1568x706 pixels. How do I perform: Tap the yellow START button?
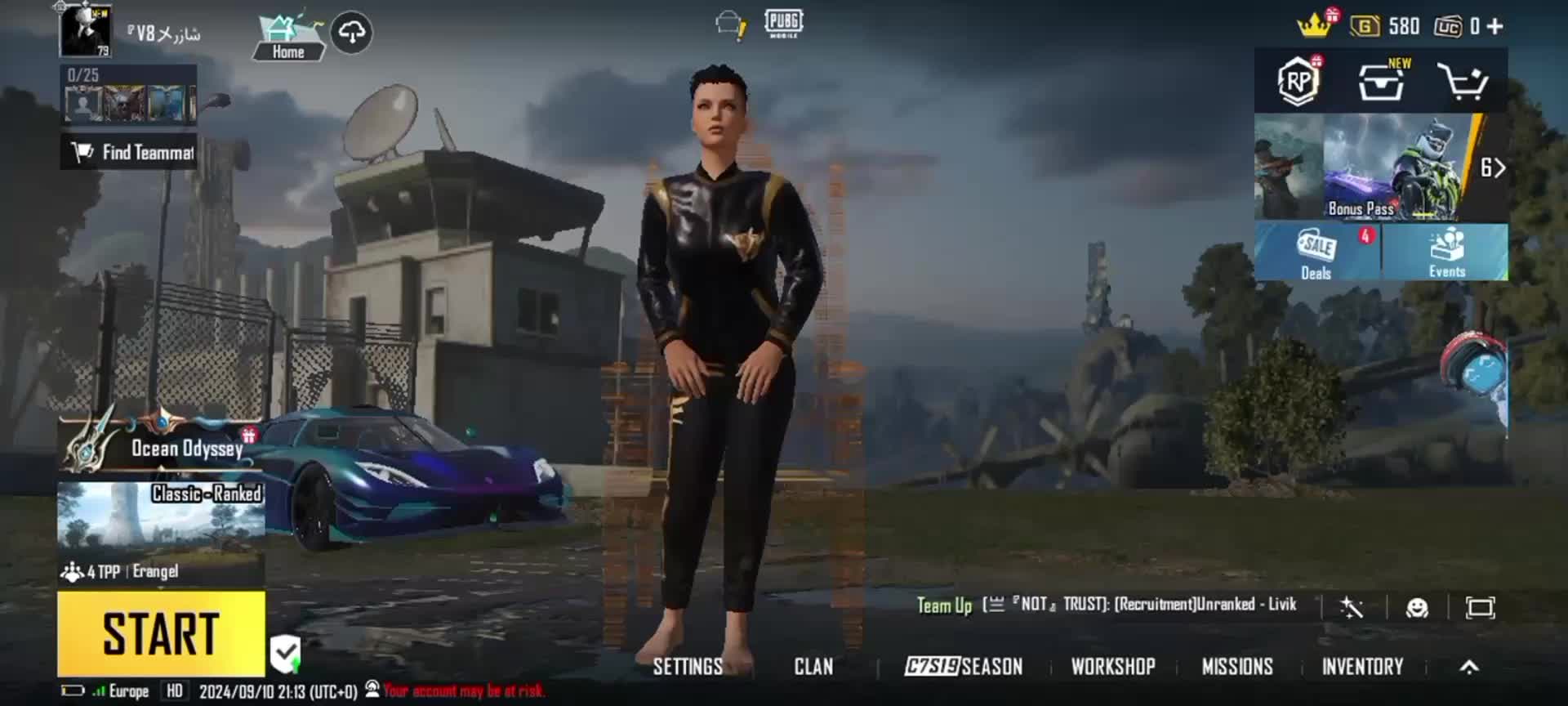point(161,633)
